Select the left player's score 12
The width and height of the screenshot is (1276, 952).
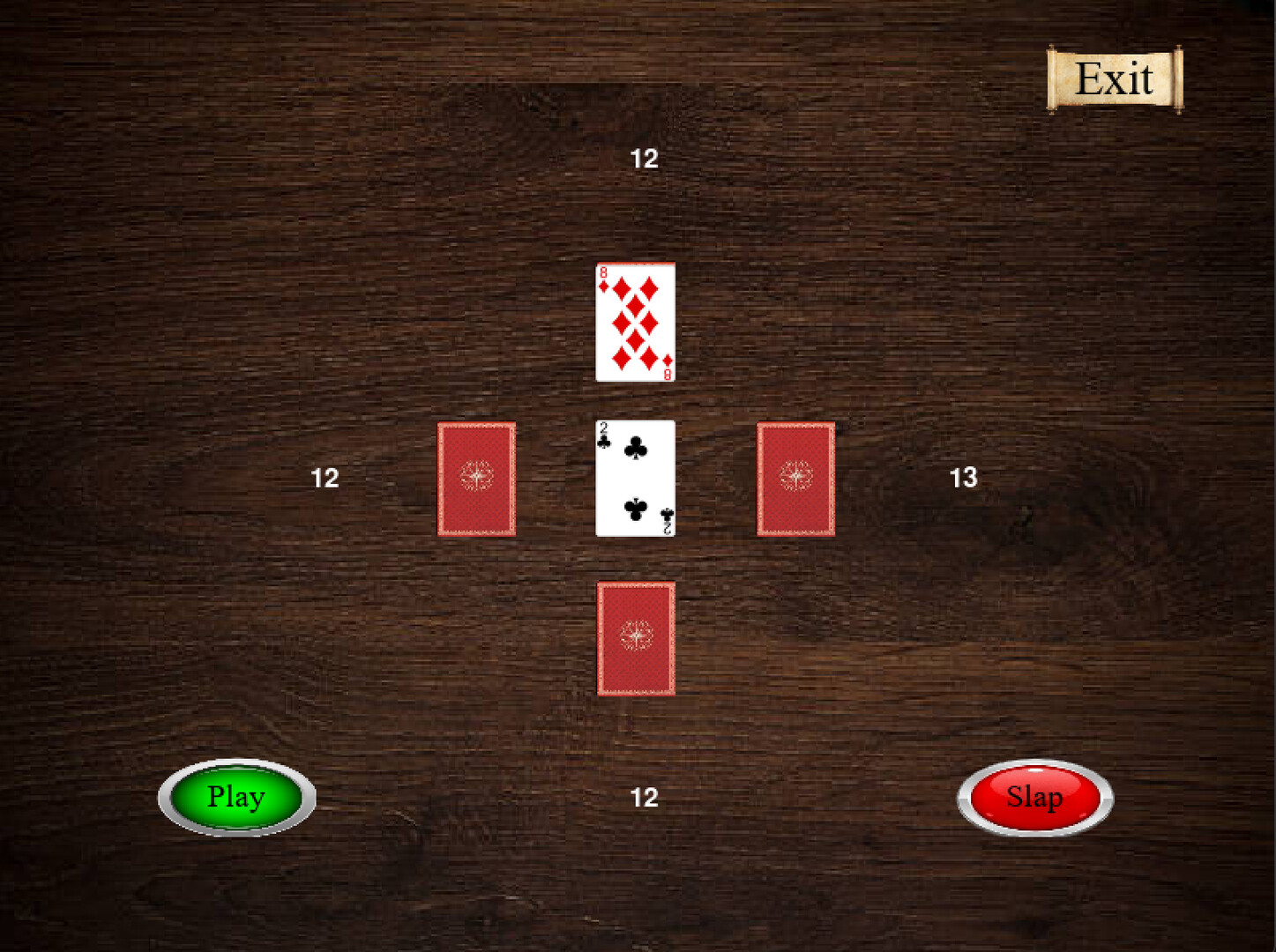[325, 478]
